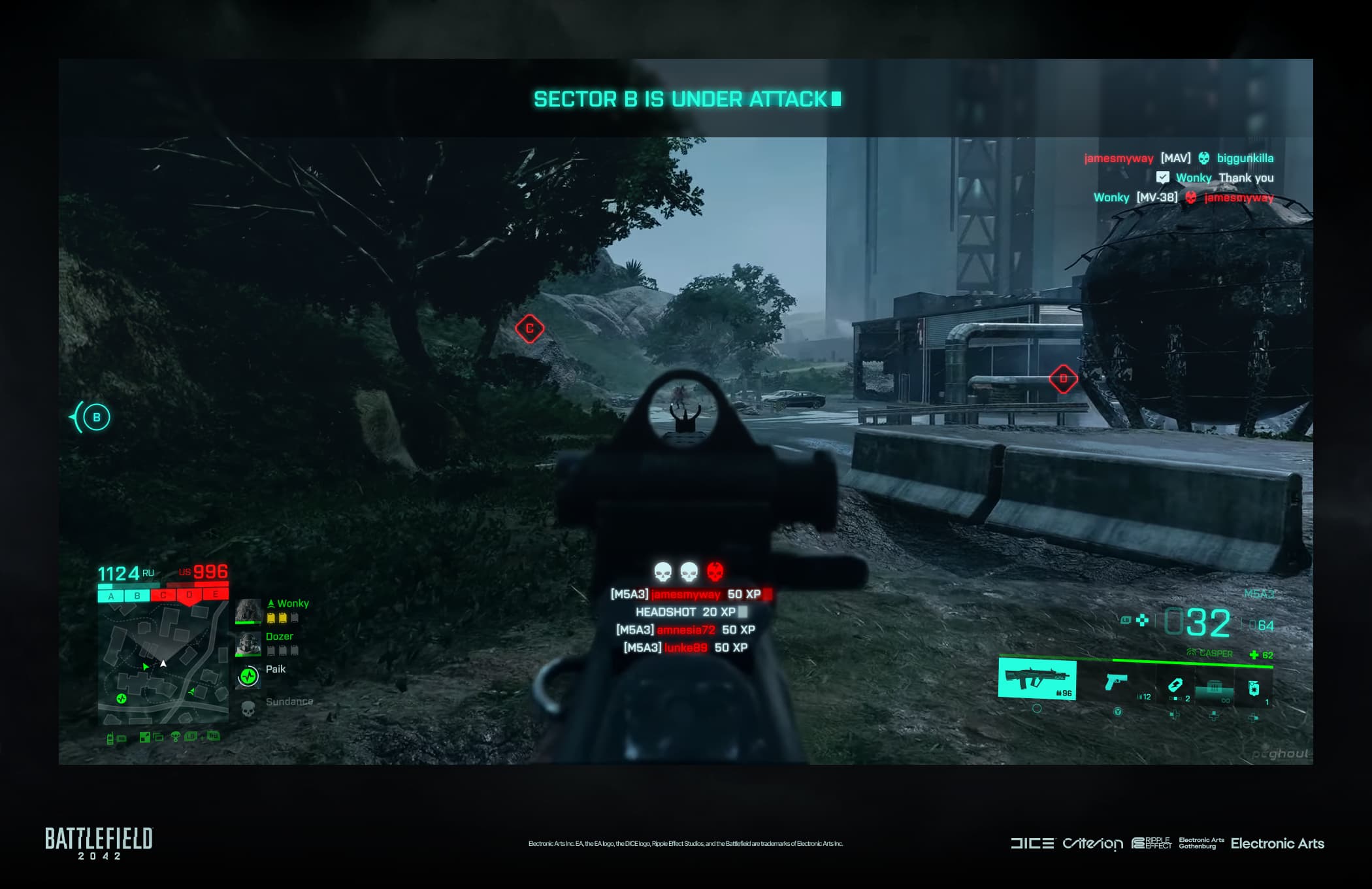Select the lightning bolt gadget slot
This screenshot has height=889, width=1372.
click(1175, 685)
